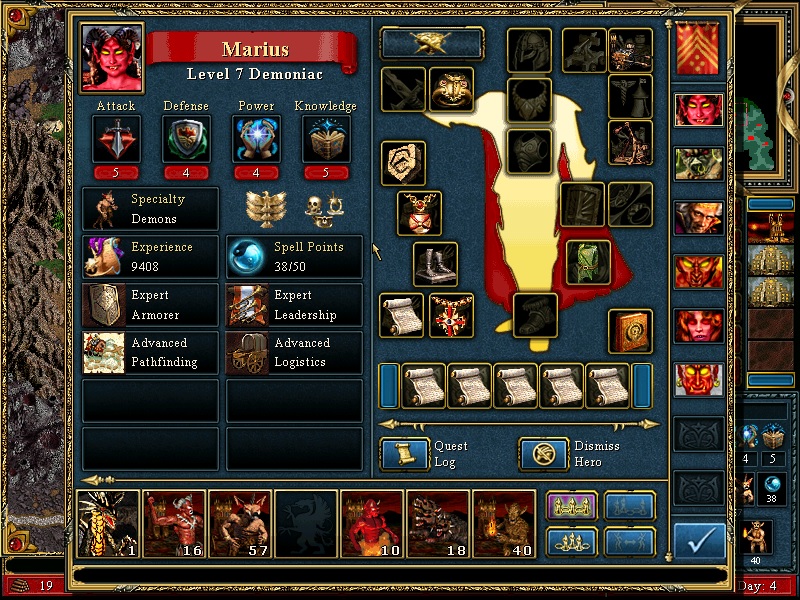
Task: View the Expert Leadership skill
Action: (294, 305)
